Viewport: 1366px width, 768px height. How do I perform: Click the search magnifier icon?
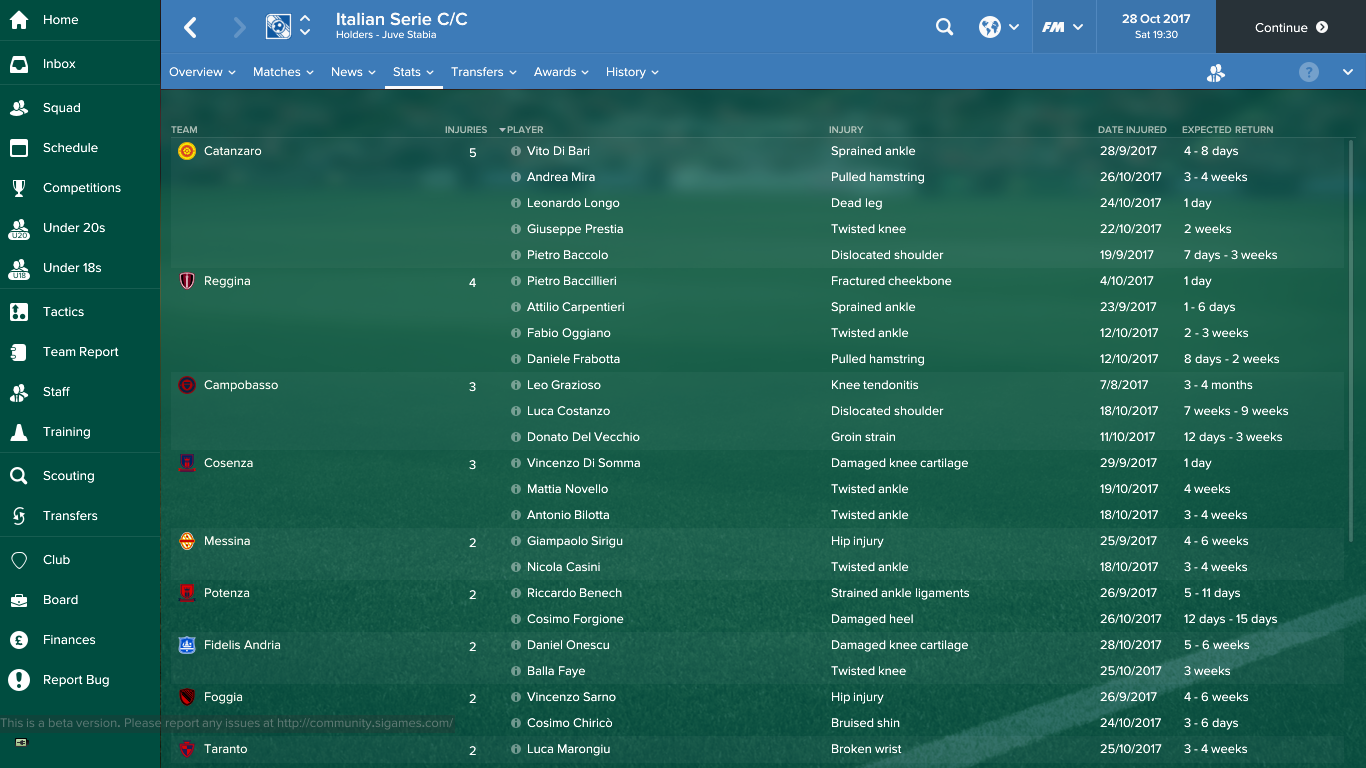pyautogui.click(x=944, y=27)
